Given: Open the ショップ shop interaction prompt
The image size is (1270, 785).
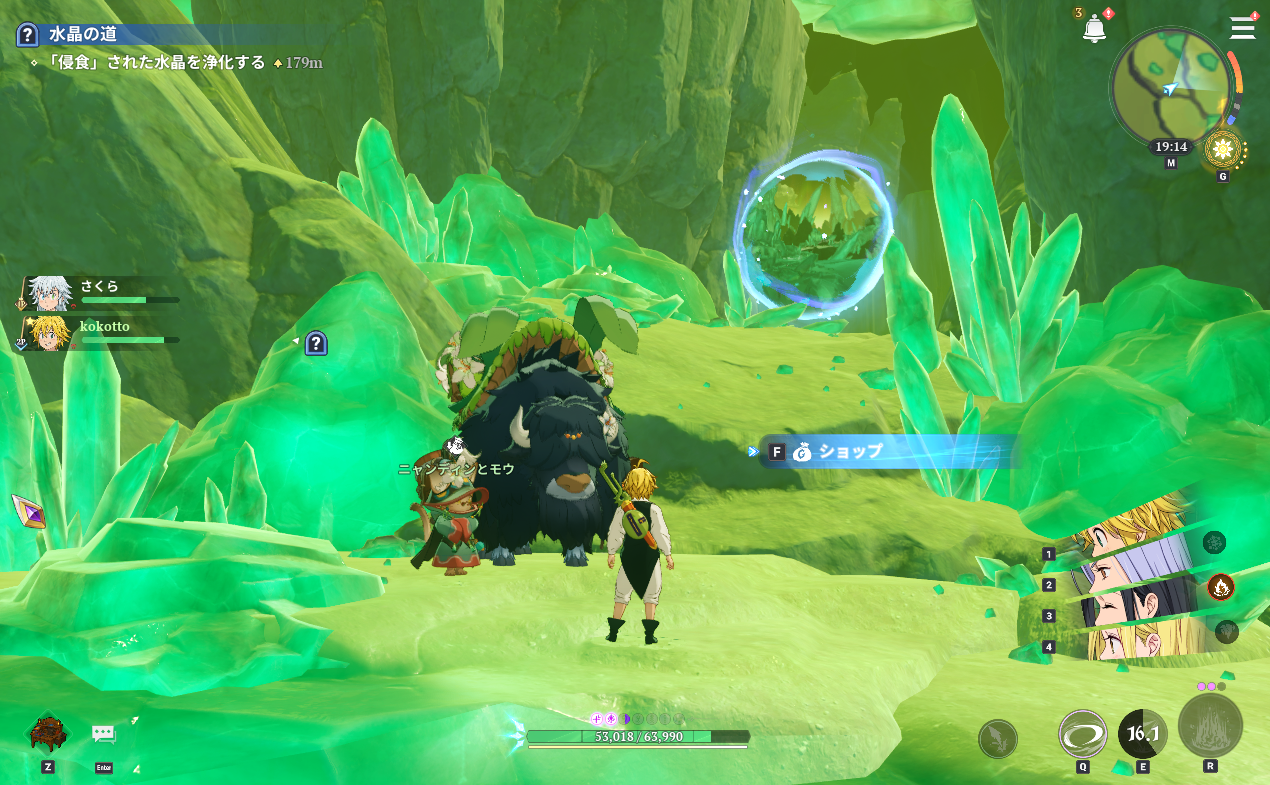Looking at the screenshot, I should pos(850,452).
